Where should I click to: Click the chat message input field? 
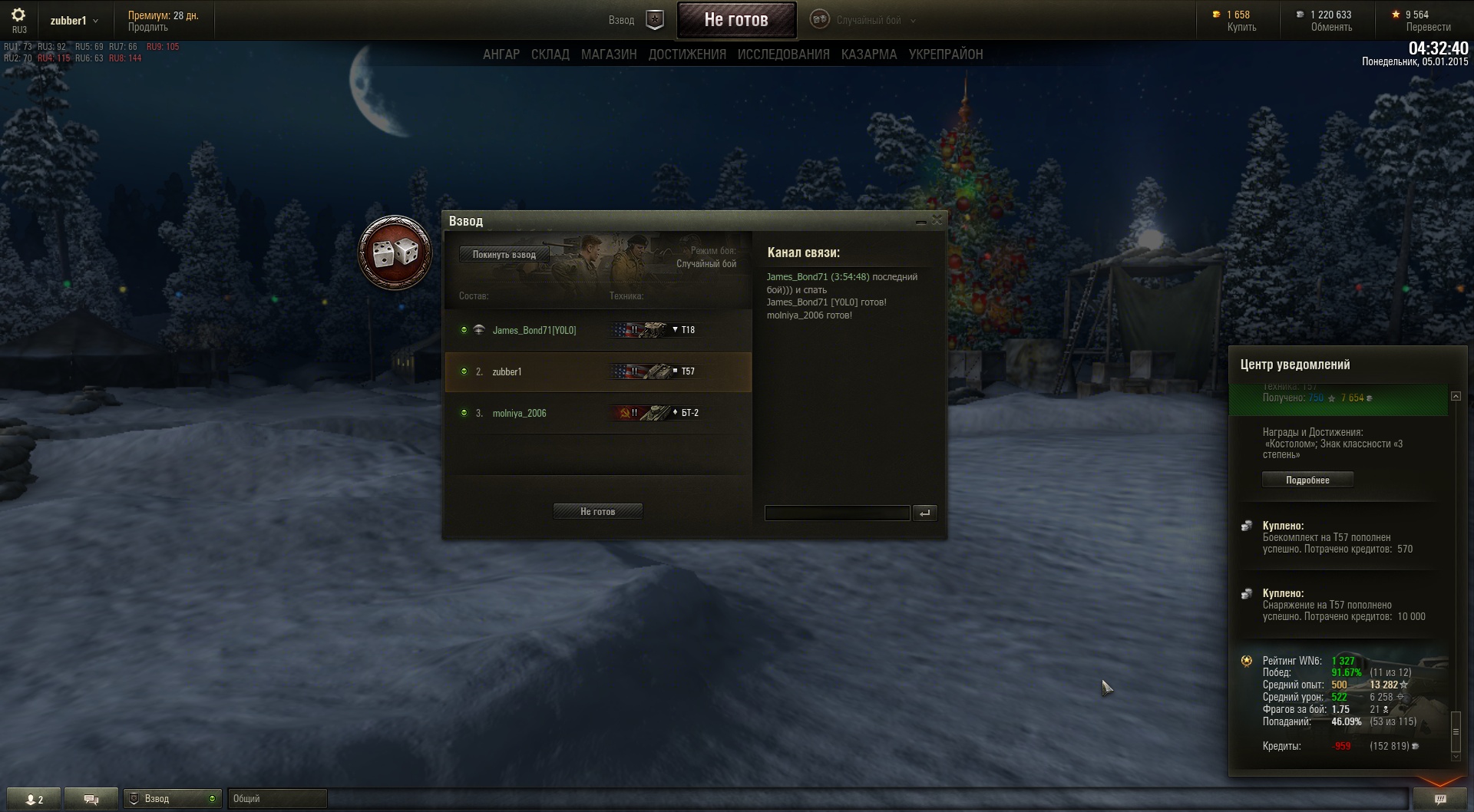(x=837, y=513)
